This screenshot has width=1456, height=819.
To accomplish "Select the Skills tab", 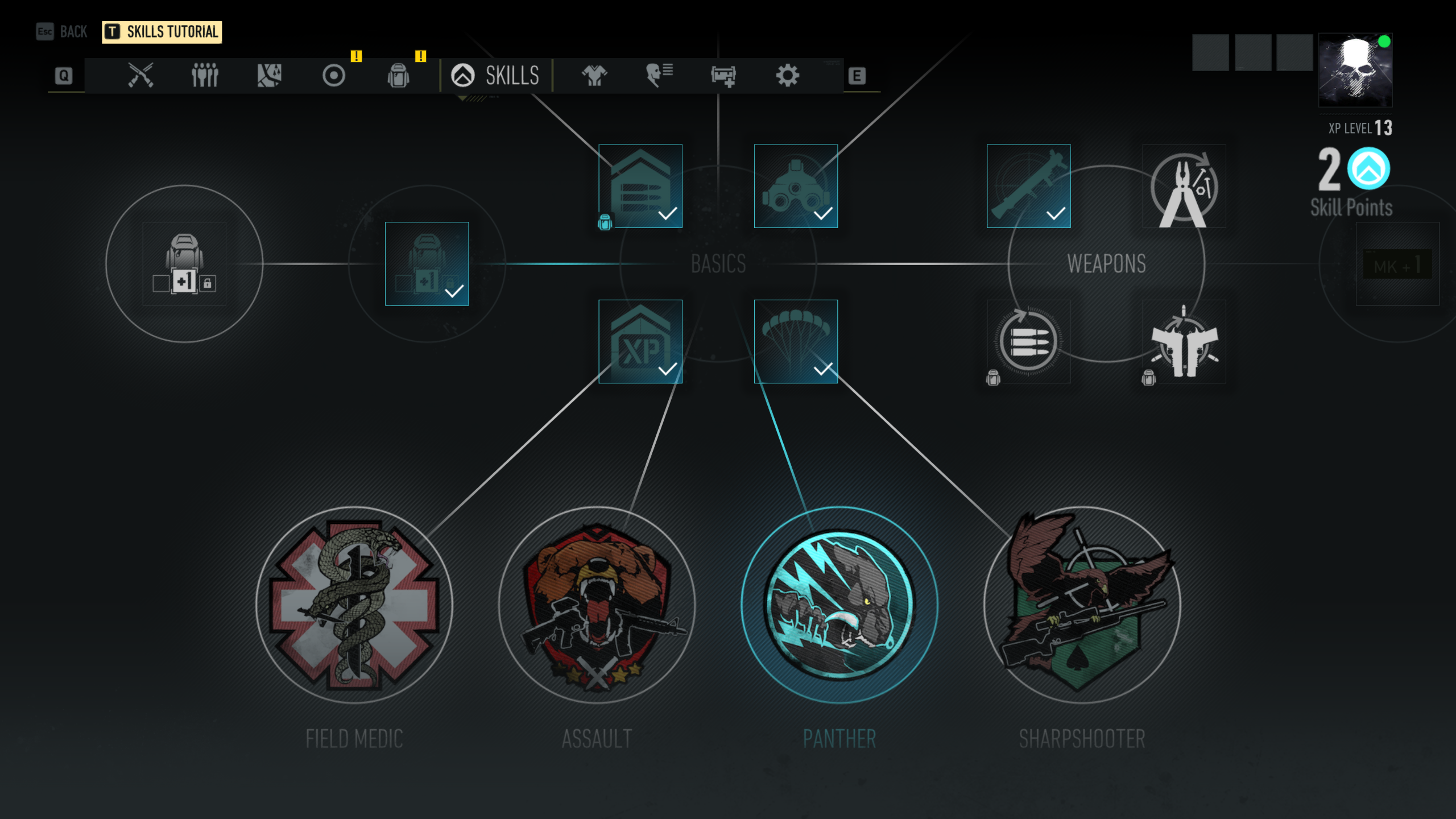I will [495, 75].
